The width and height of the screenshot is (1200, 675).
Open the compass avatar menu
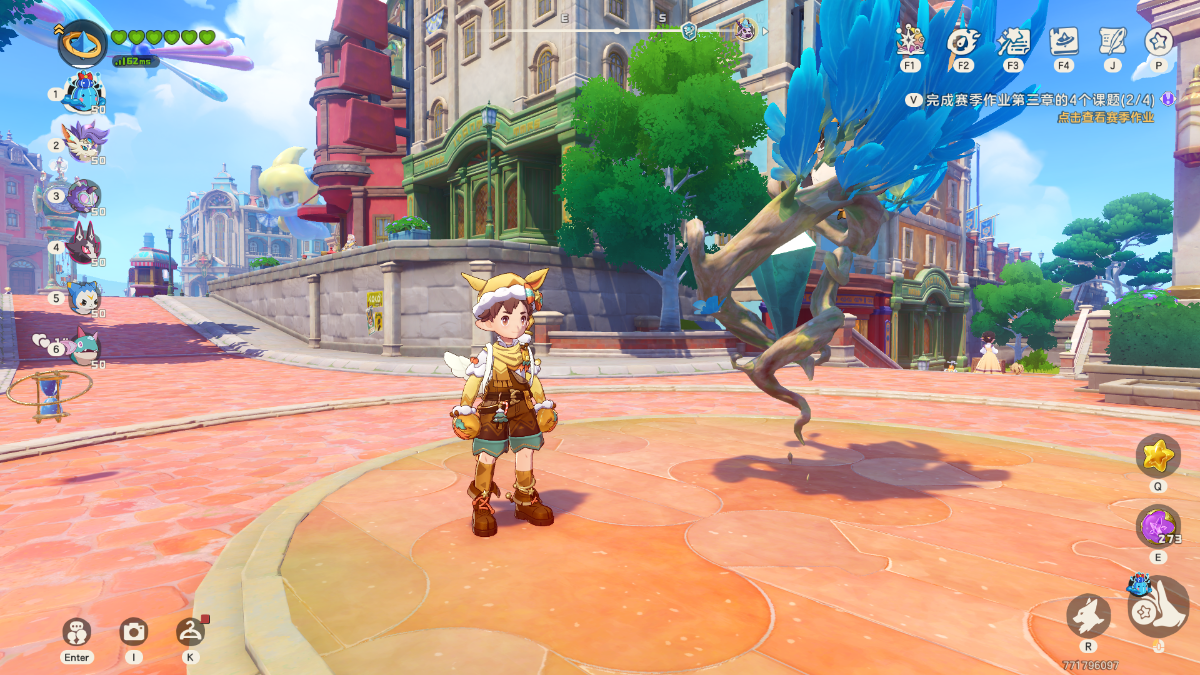point(83,44)
